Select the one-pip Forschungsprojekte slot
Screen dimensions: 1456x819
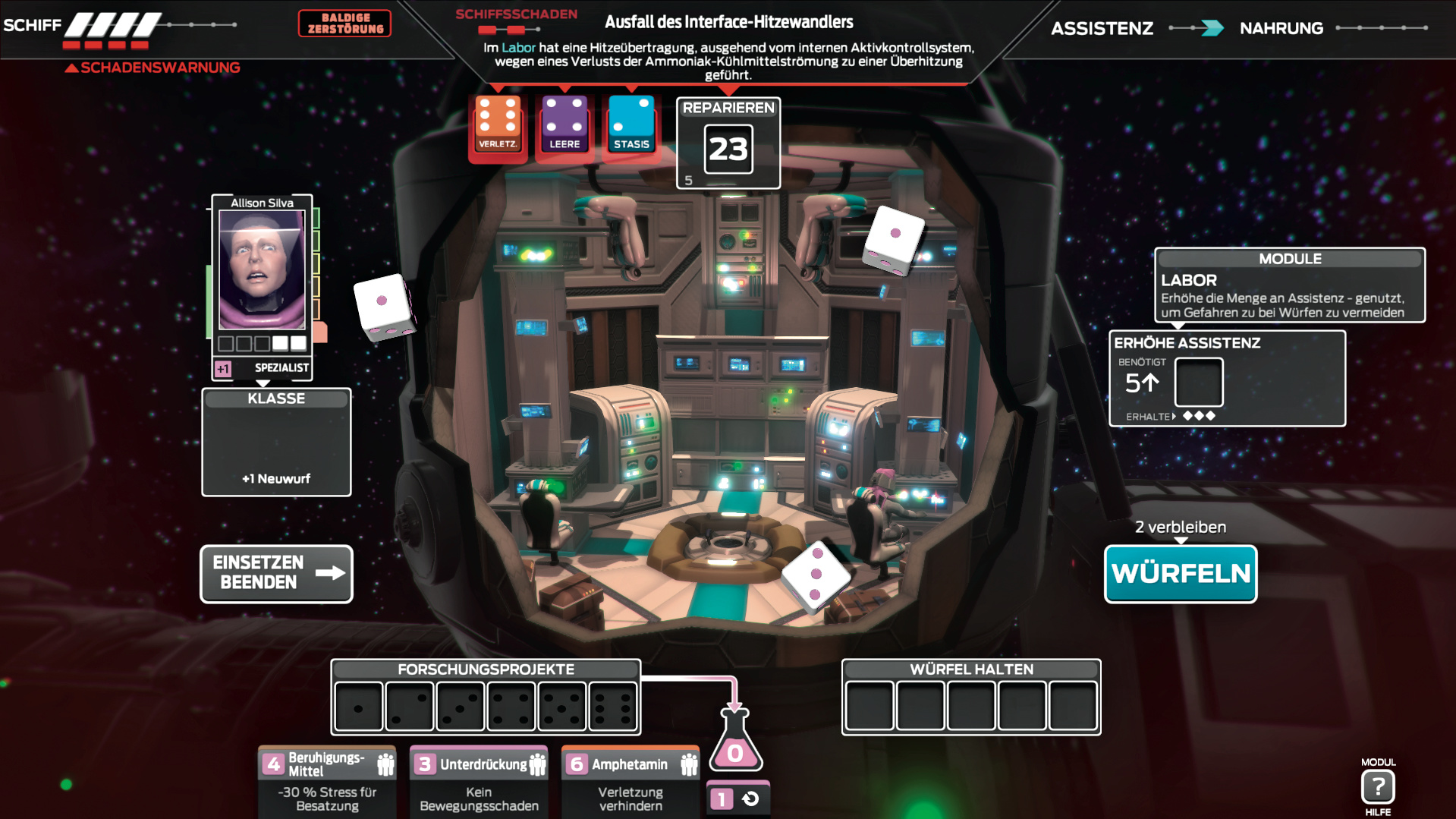point(359,707)
